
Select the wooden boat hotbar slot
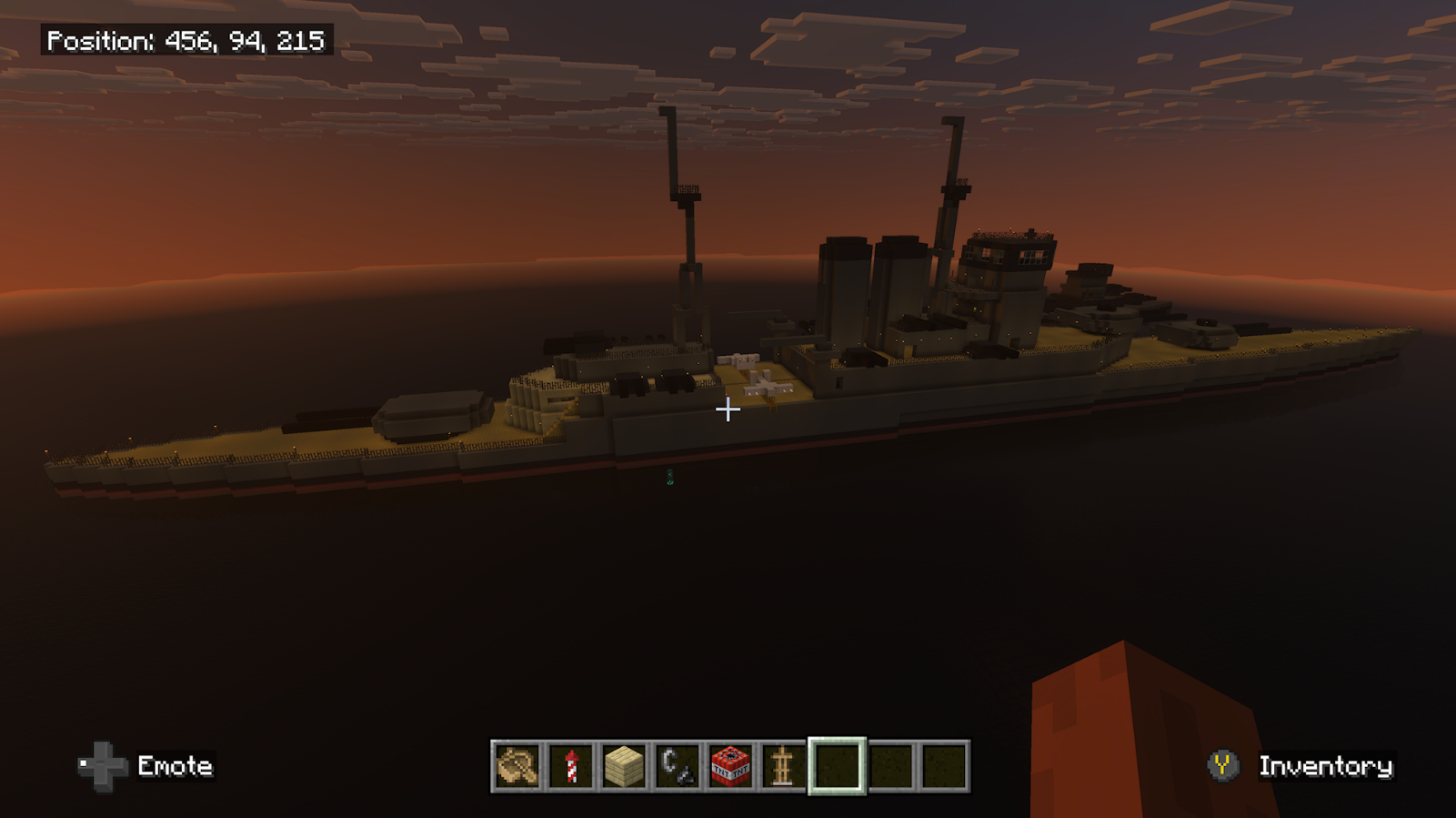tap(517, 766)
